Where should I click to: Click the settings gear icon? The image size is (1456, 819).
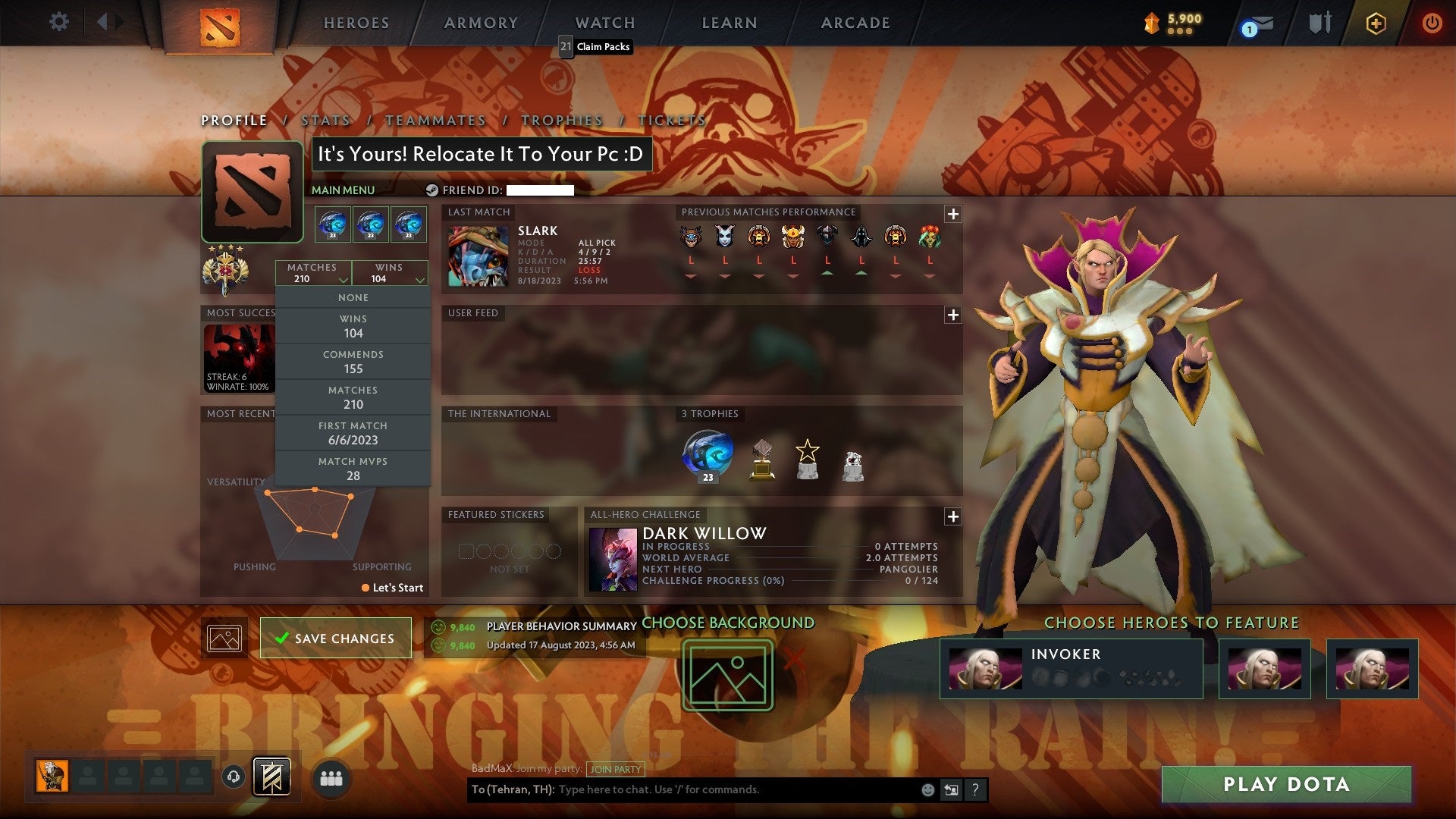pyautogui.click(x=58, y=22)
